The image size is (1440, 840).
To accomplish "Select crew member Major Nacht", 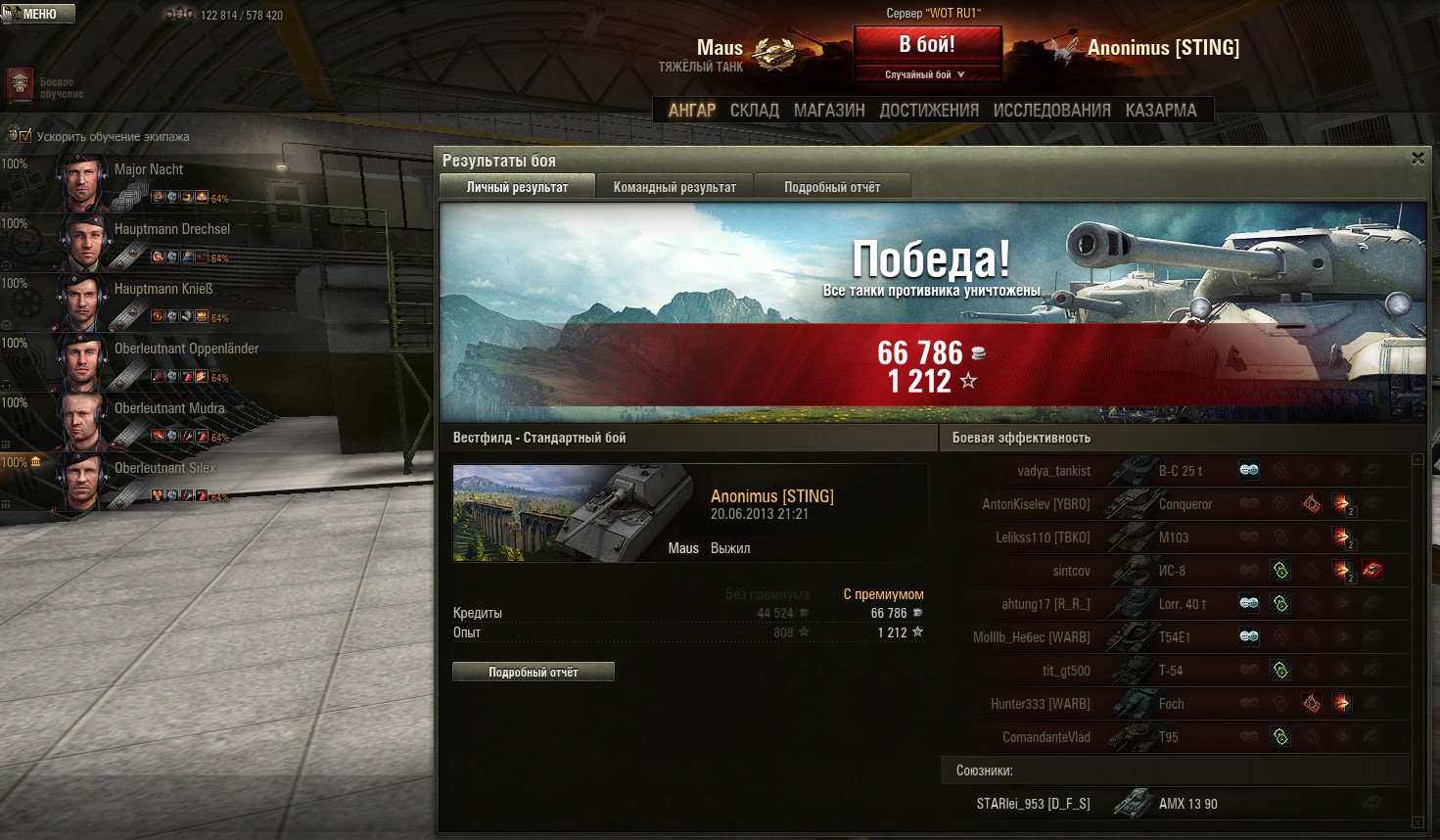I will click(148, 169).
